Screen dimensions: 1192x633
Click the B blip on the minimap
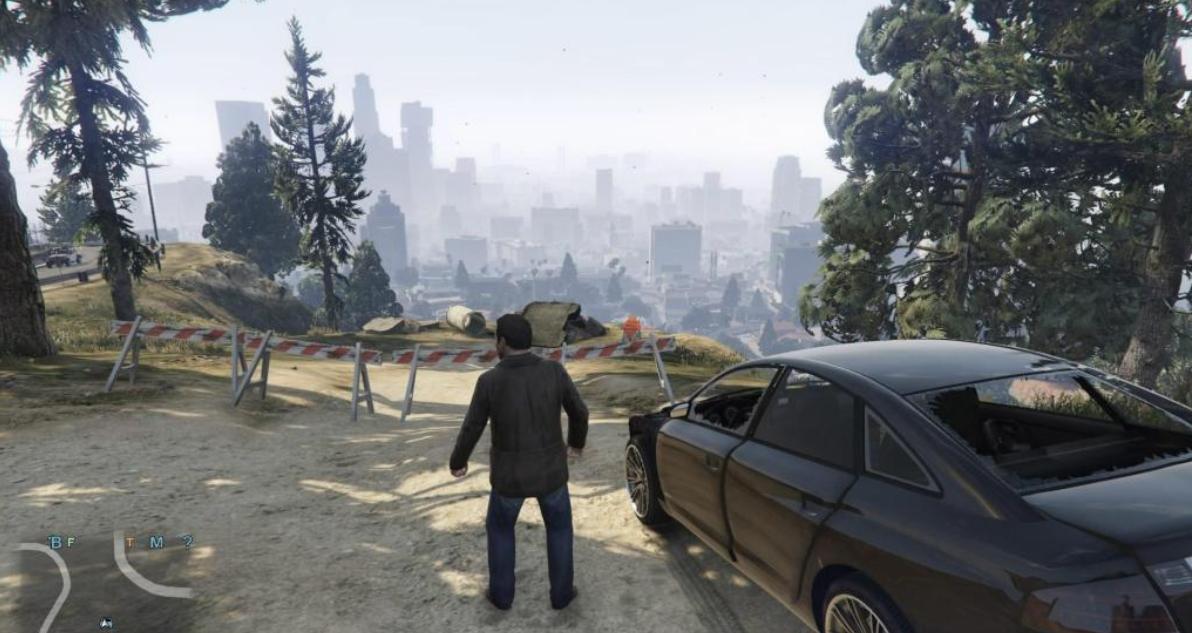54,543
